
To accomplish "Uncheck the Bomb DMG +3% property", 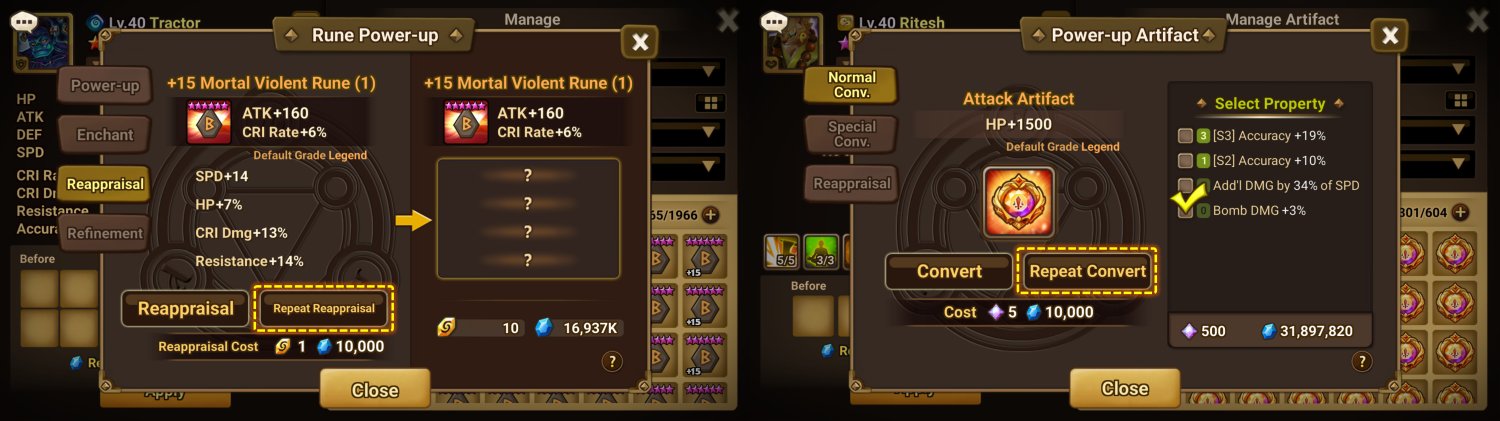I will (1185, 210).
